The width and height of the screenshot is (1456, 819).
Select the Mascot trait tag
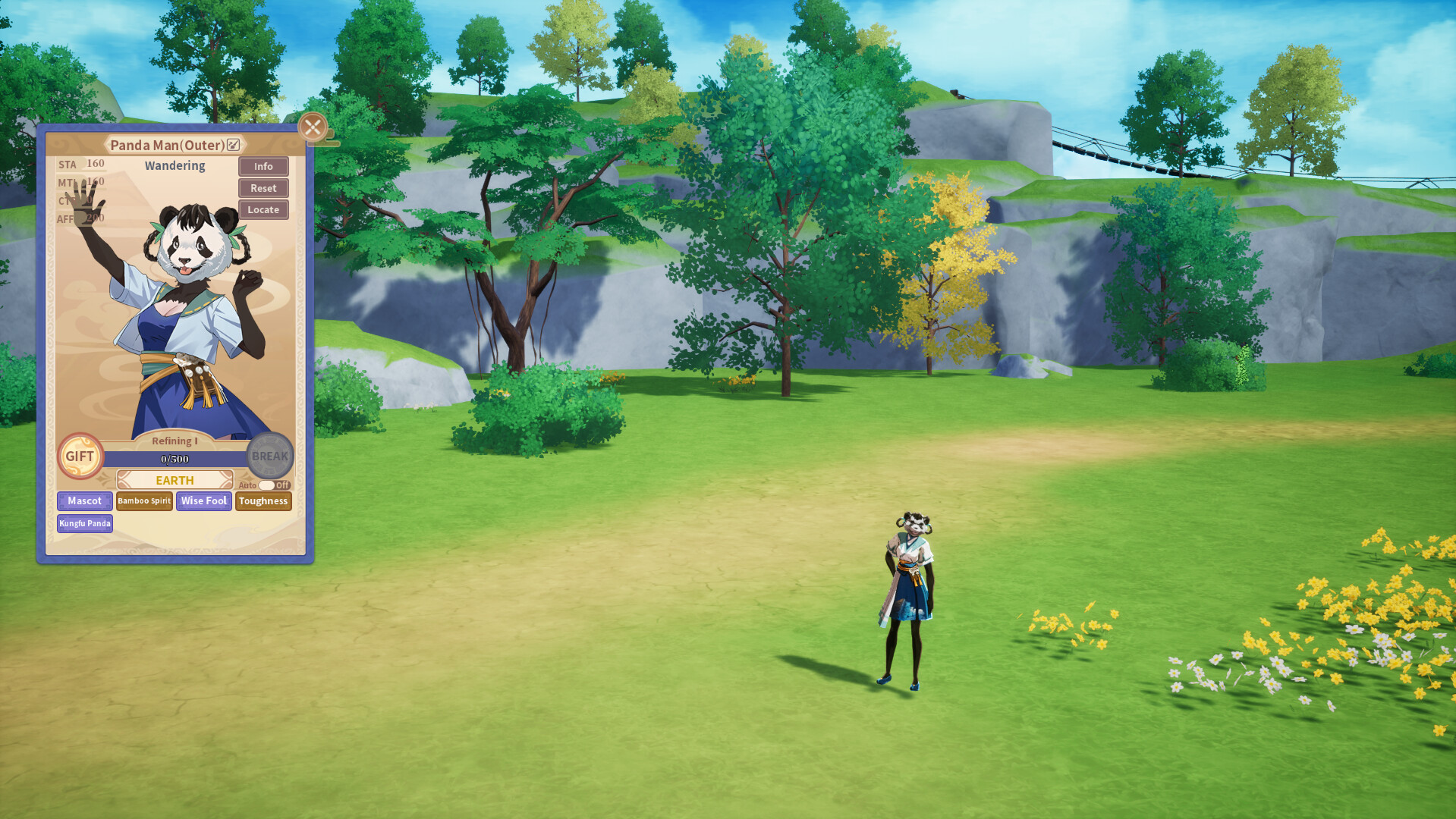83,500
